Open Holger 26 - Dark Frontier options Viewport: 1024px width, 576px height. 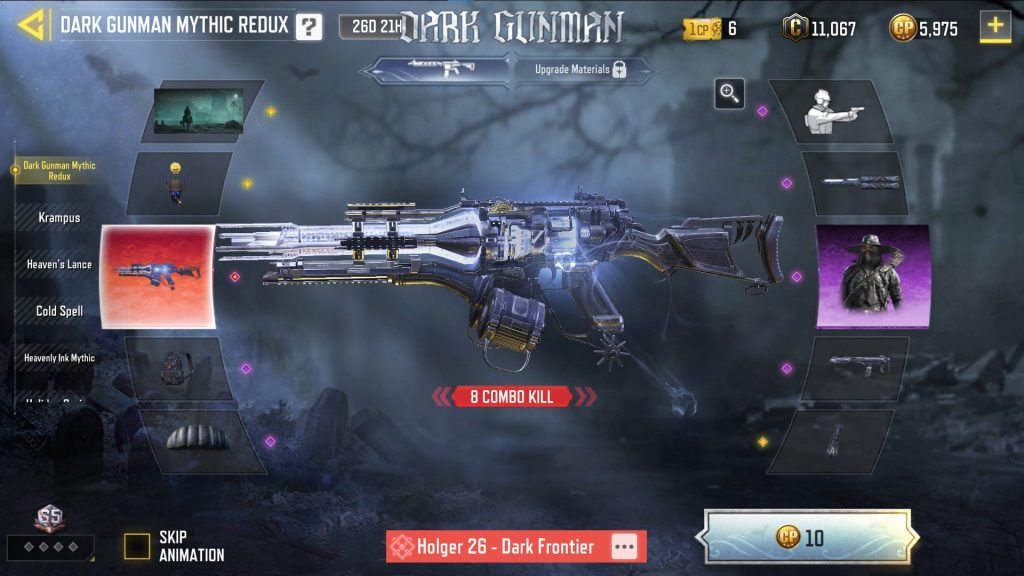[x=624, y=547]
